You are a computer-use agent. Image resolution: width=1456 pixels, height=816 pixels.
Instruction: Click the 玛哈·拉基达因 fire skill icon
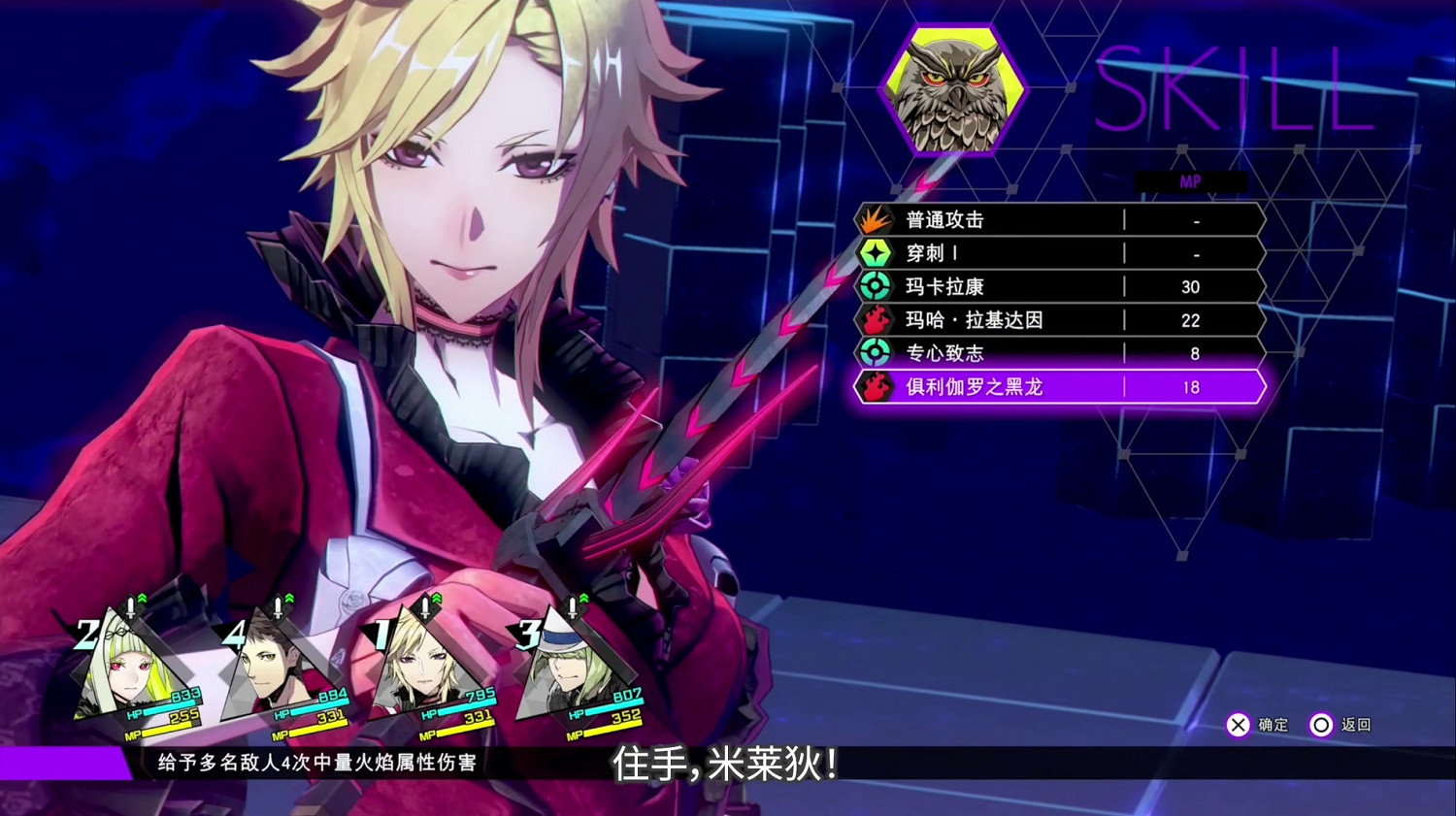click(x=875, y=319)
